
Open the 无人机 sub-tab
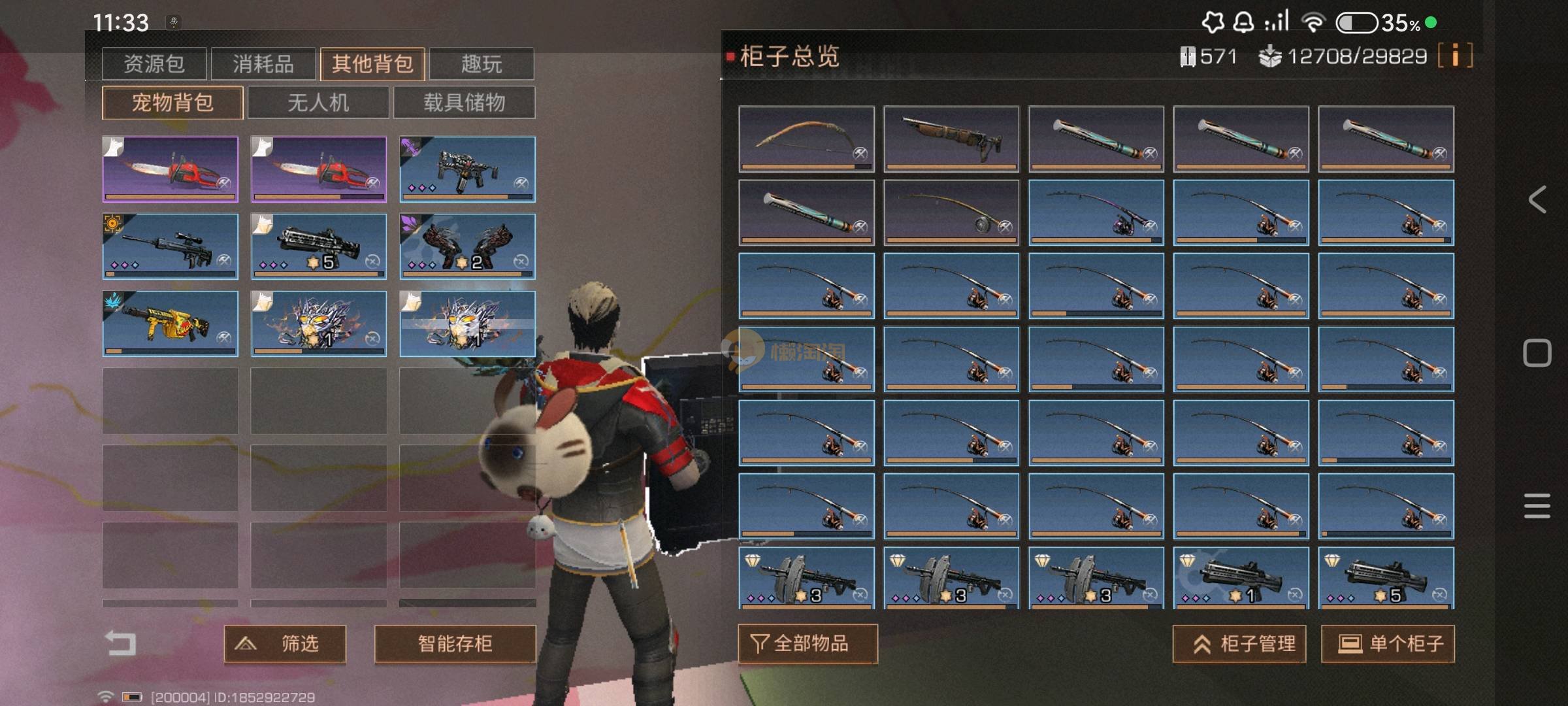click(318, 102)
